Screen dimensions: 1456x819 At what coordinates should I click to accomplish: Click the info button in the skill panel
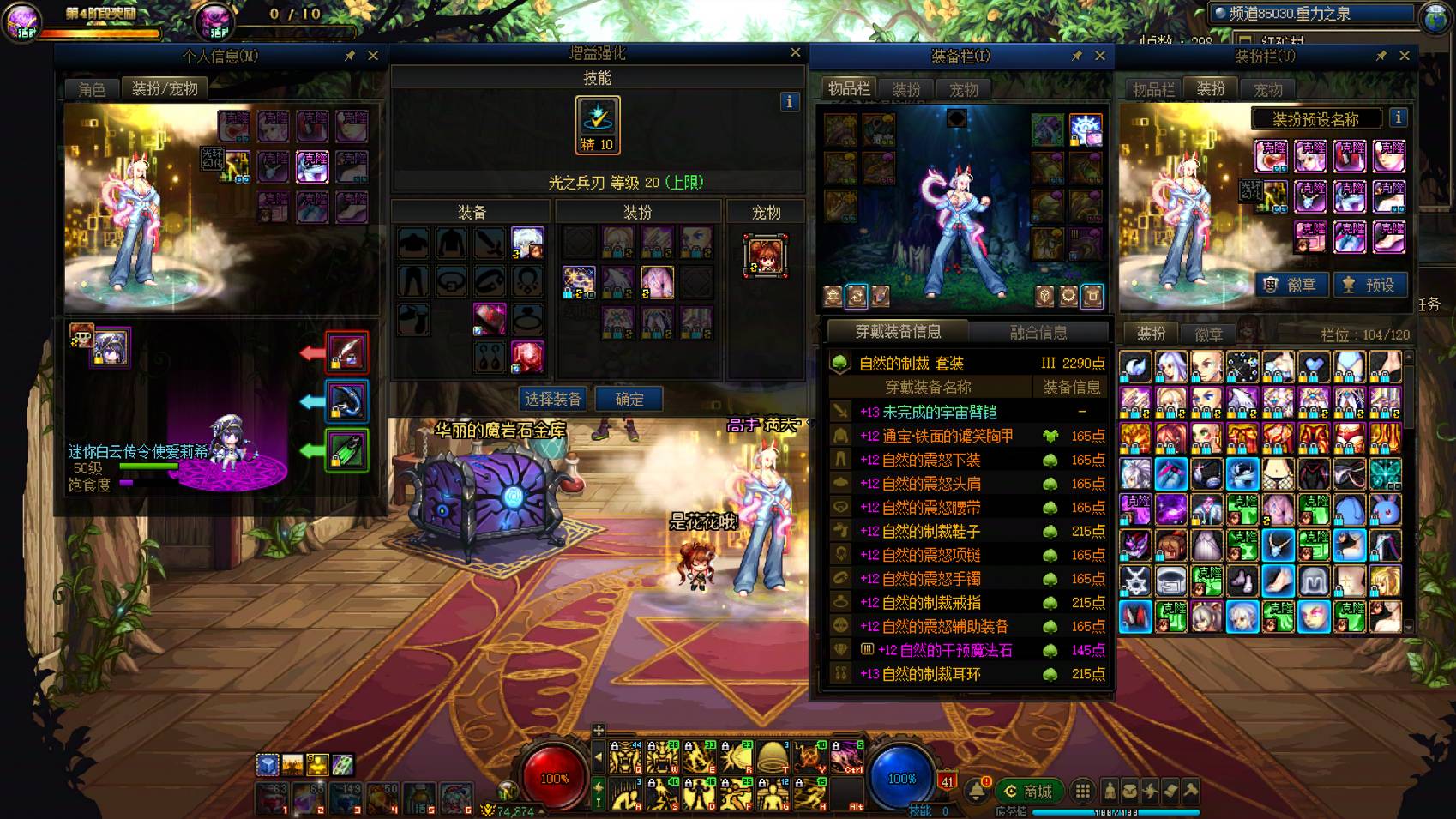[790, 102]
